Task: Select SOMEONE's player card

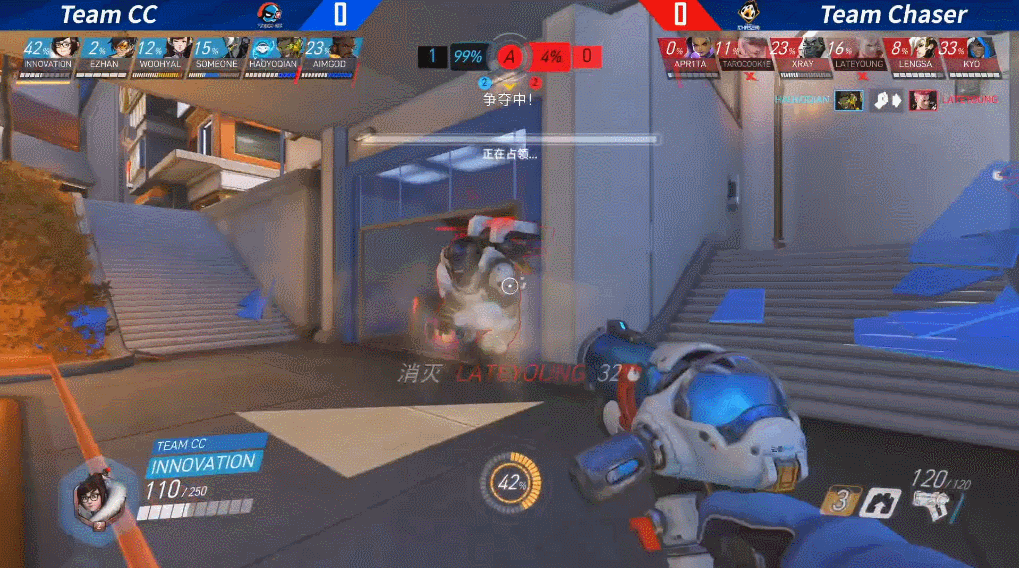Action: (x=217, y=52)
